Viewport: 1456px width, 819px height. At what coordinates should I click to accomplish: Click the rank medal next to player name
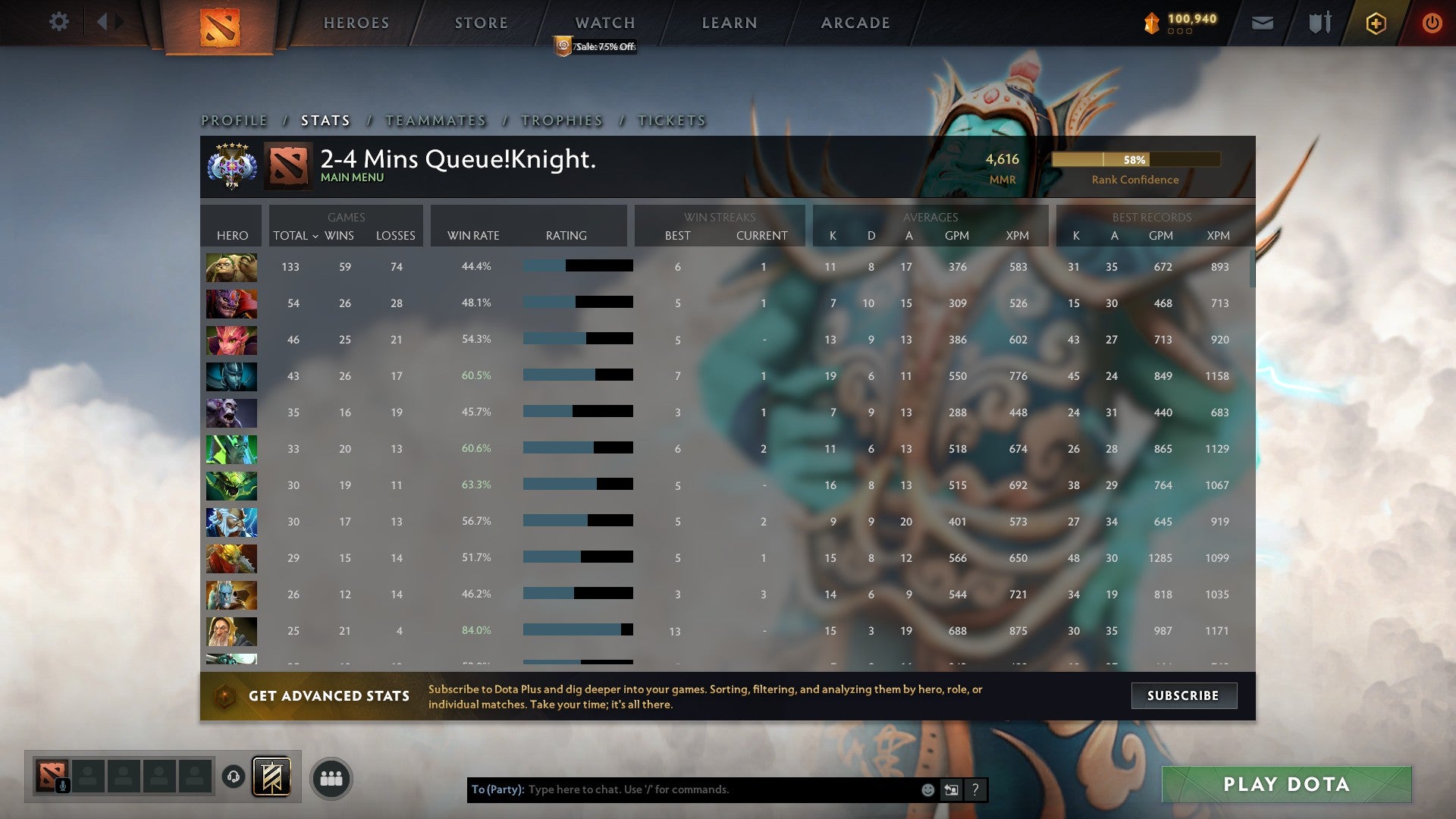point(231,165)
